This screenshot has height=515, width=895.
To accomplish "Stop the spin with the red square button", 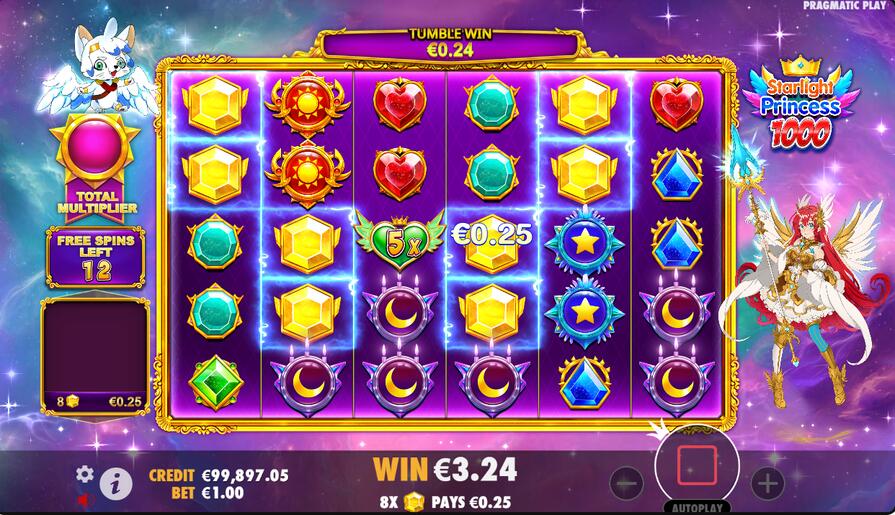I will 697,466.
